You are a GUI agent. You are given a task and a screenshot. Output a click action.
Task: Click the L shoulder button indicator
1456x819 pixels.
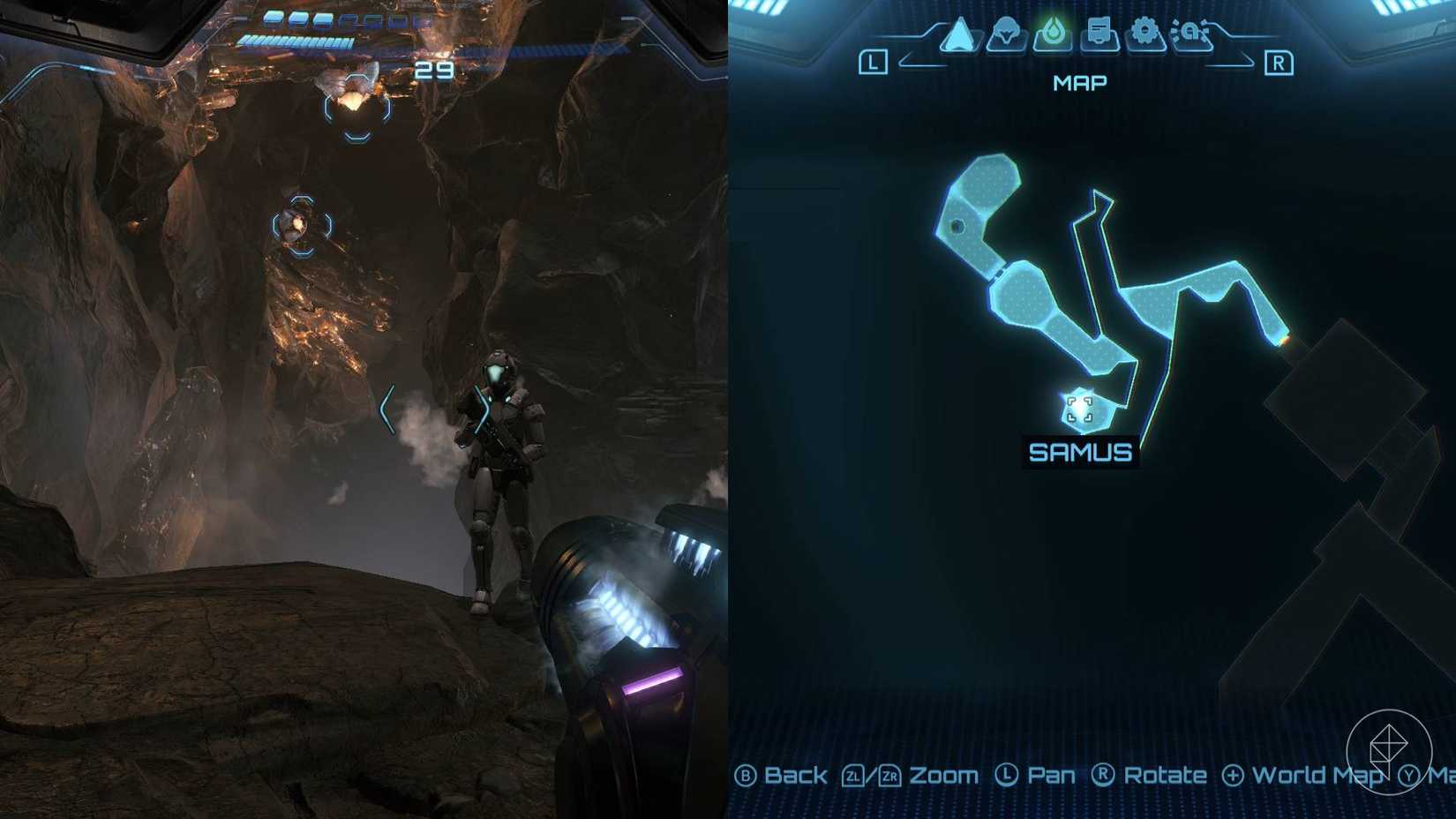872,62
